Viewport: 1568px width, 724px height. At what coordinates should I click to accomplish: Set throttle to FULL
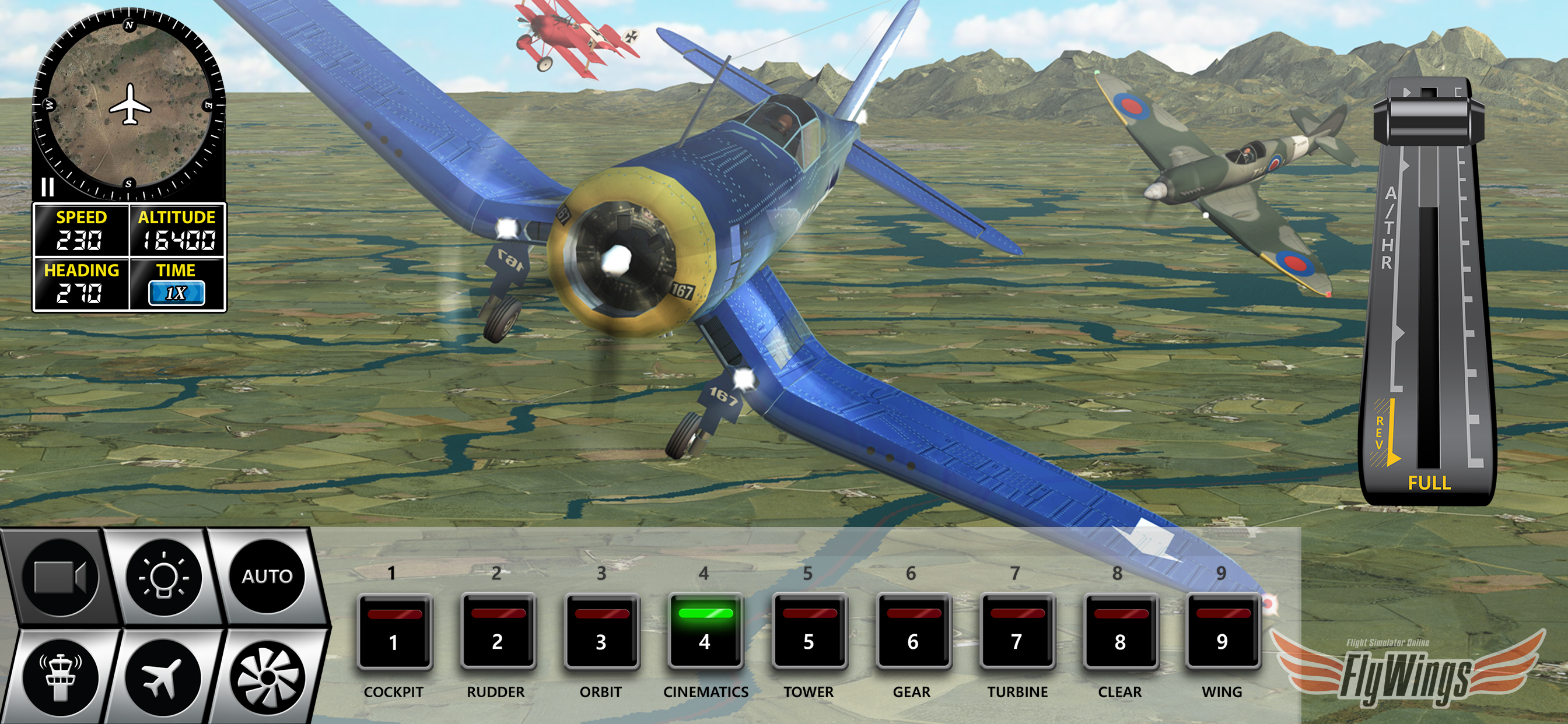1429,483
